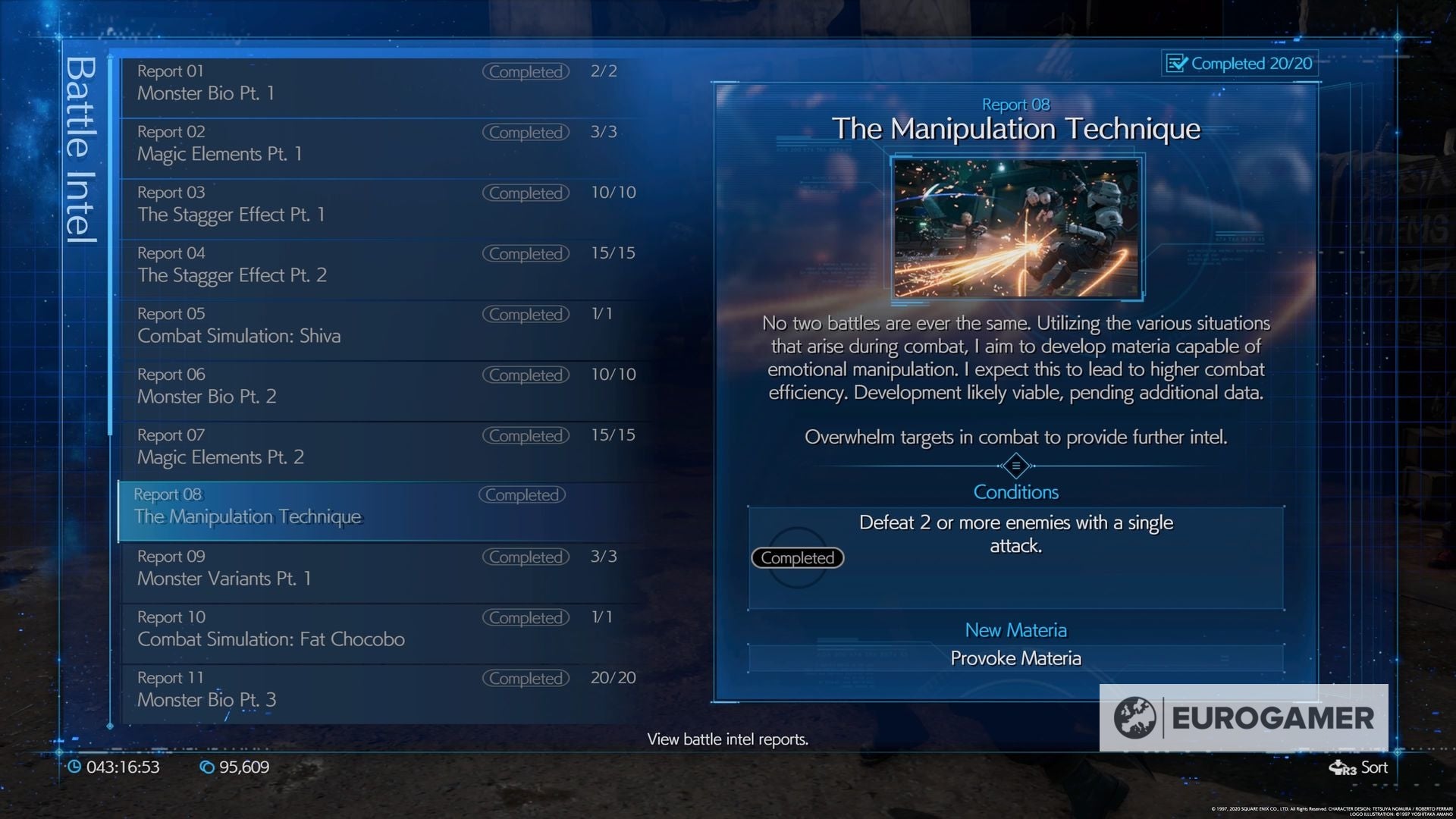Click the Report 08 battle screenshot thumbnail
This screenshot has height=819, width=1456.
[x=1015, y=227]
